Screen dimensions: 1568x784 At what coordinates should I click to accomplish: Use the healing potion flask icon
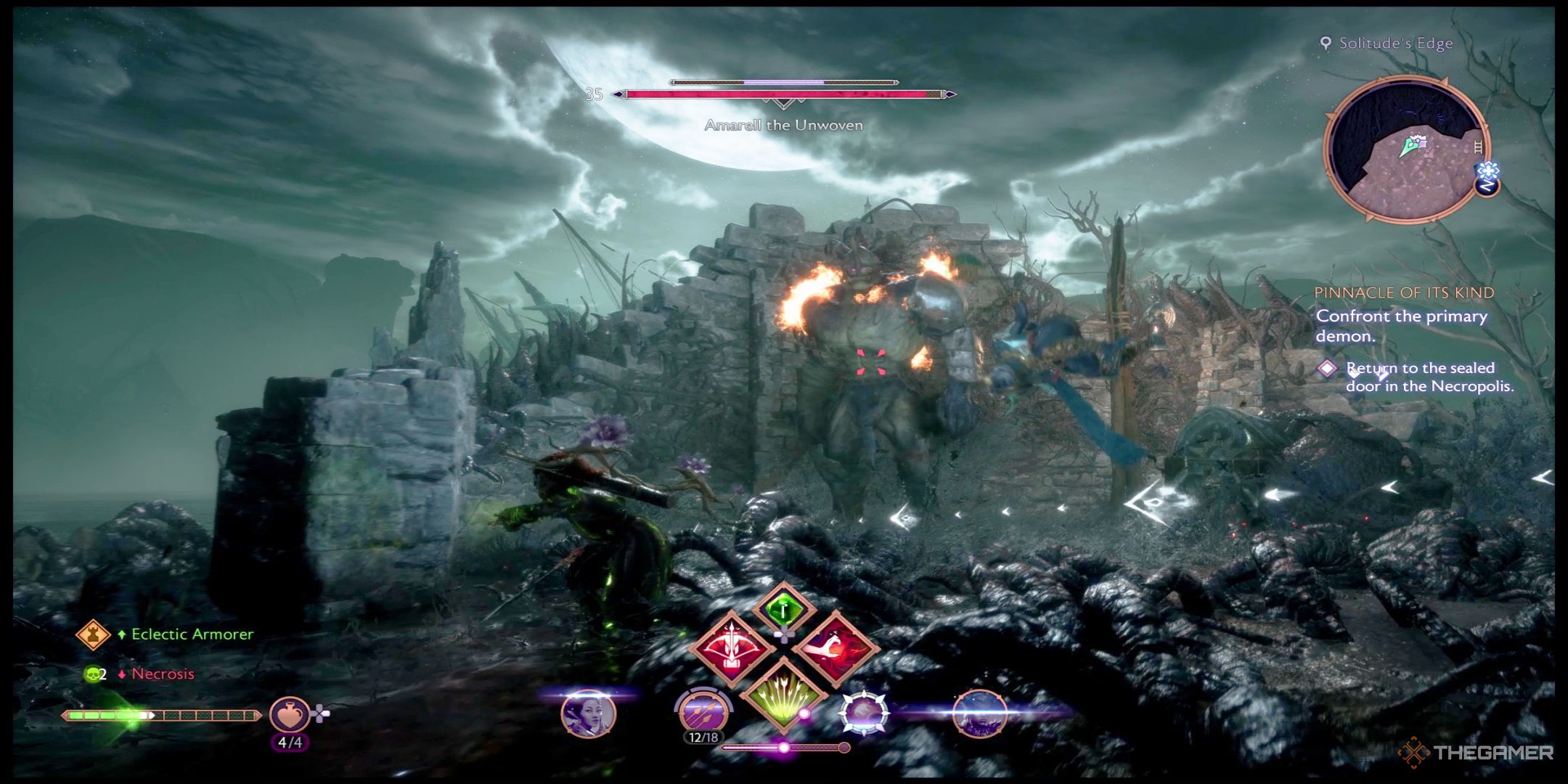(x=290, y=715)
